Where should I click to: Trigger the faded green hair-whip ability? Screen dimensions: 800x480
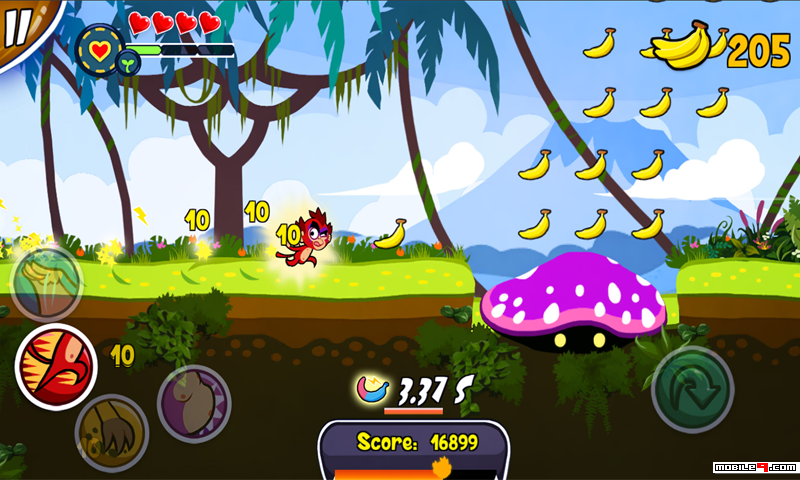(x=45, y=283)
